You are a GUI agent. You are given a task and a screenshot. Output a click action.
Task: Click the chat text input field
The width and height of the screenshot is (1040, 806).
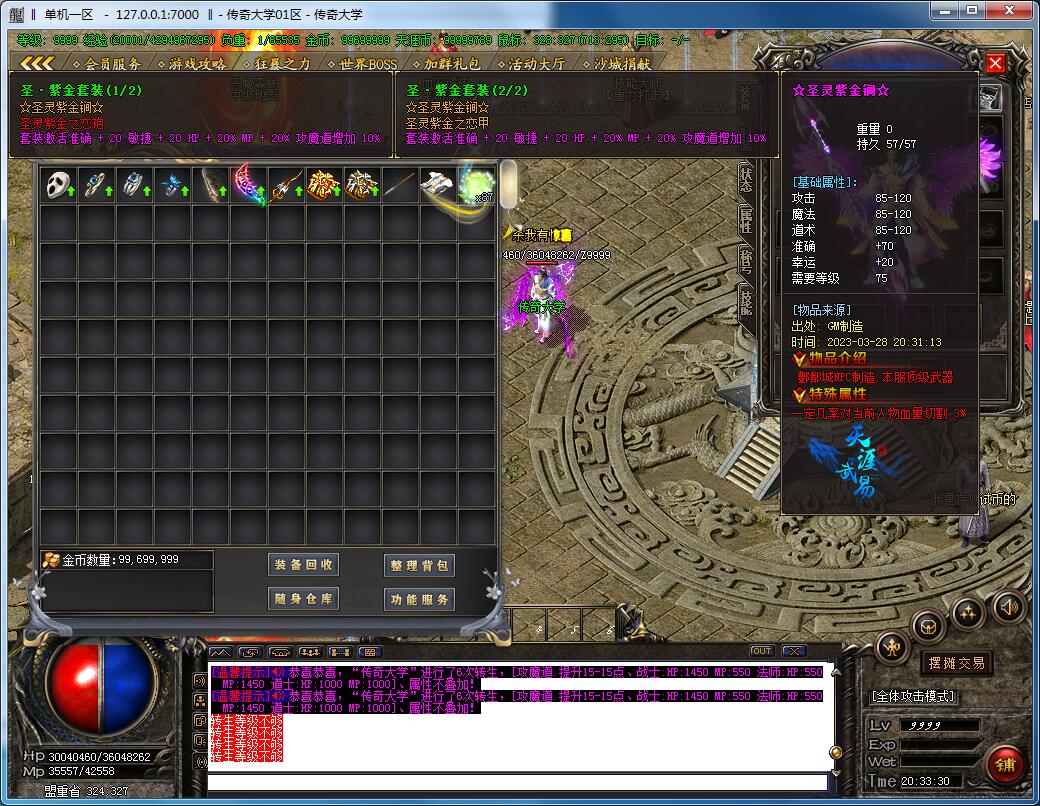[x=515, y=781]
